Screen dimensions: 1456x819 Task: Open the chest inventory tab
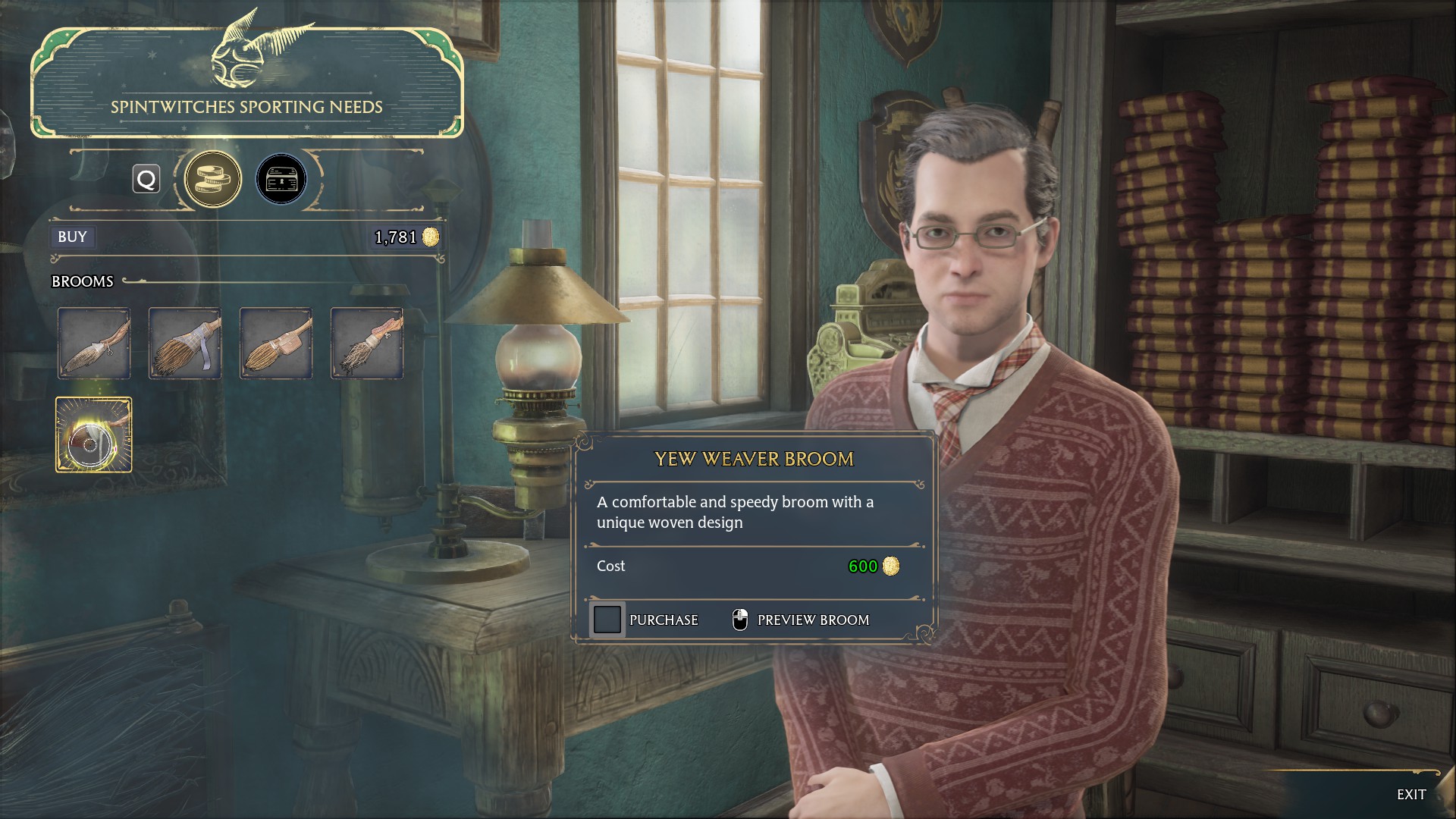click(x=281, y=180)
